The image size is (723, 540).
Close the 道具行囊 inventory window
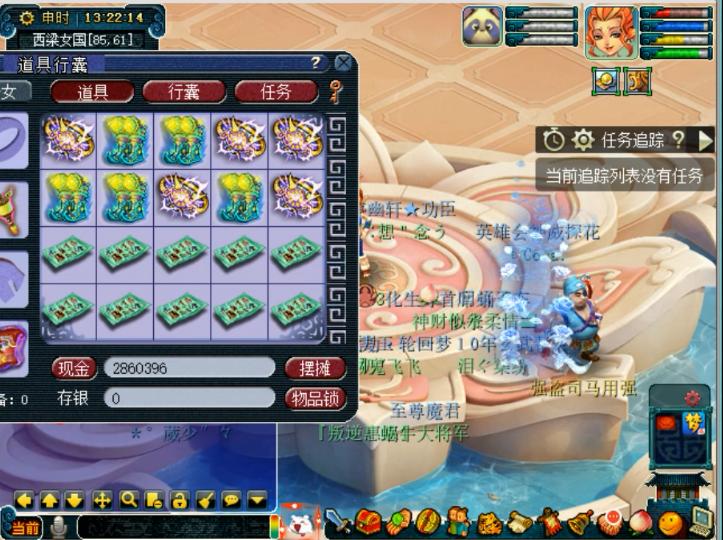pos(343,63)
